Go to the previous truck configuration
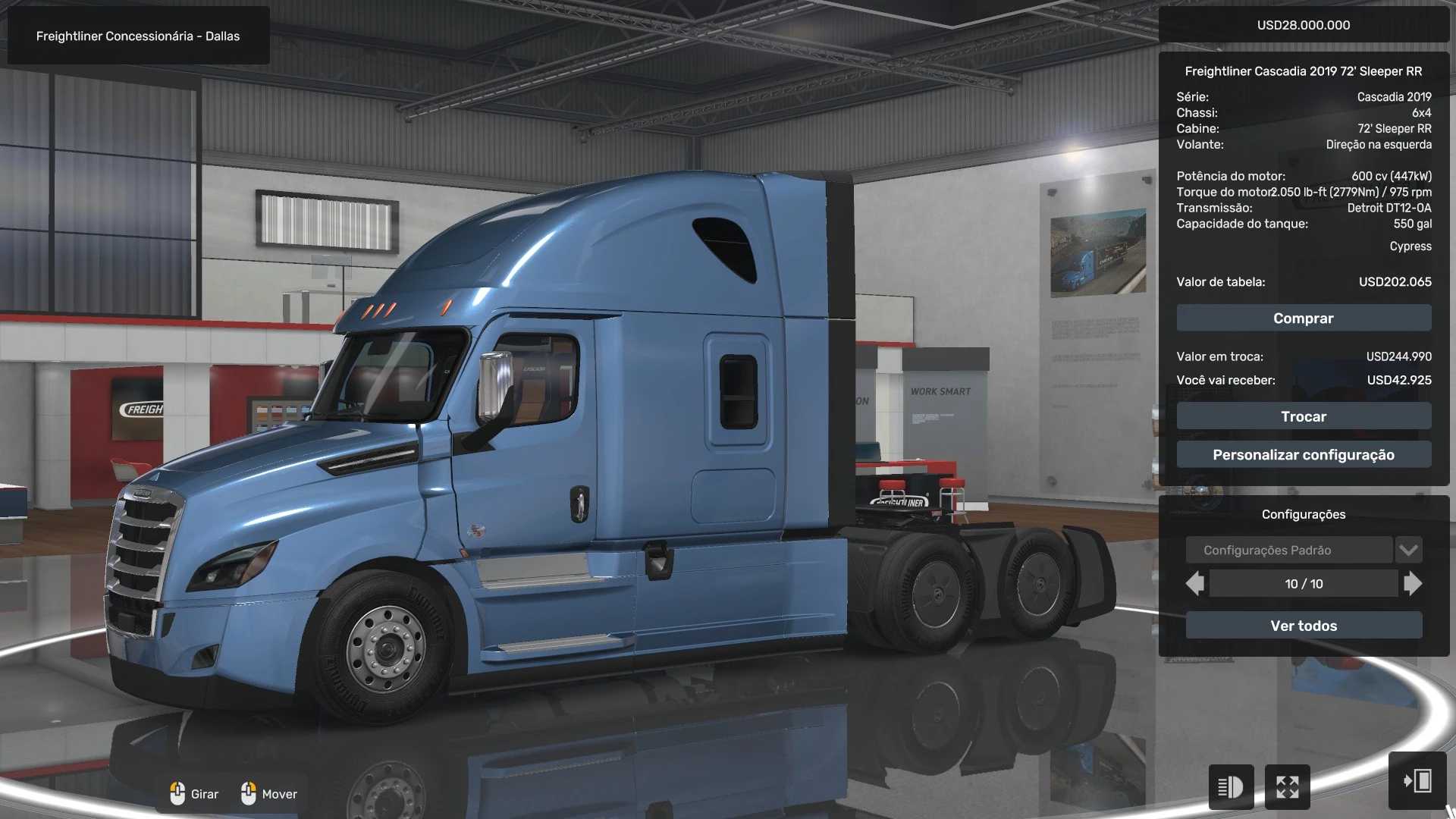The height and width of the screenshot is (819, 1456). pyautogui.click(x=1195, y=584)
